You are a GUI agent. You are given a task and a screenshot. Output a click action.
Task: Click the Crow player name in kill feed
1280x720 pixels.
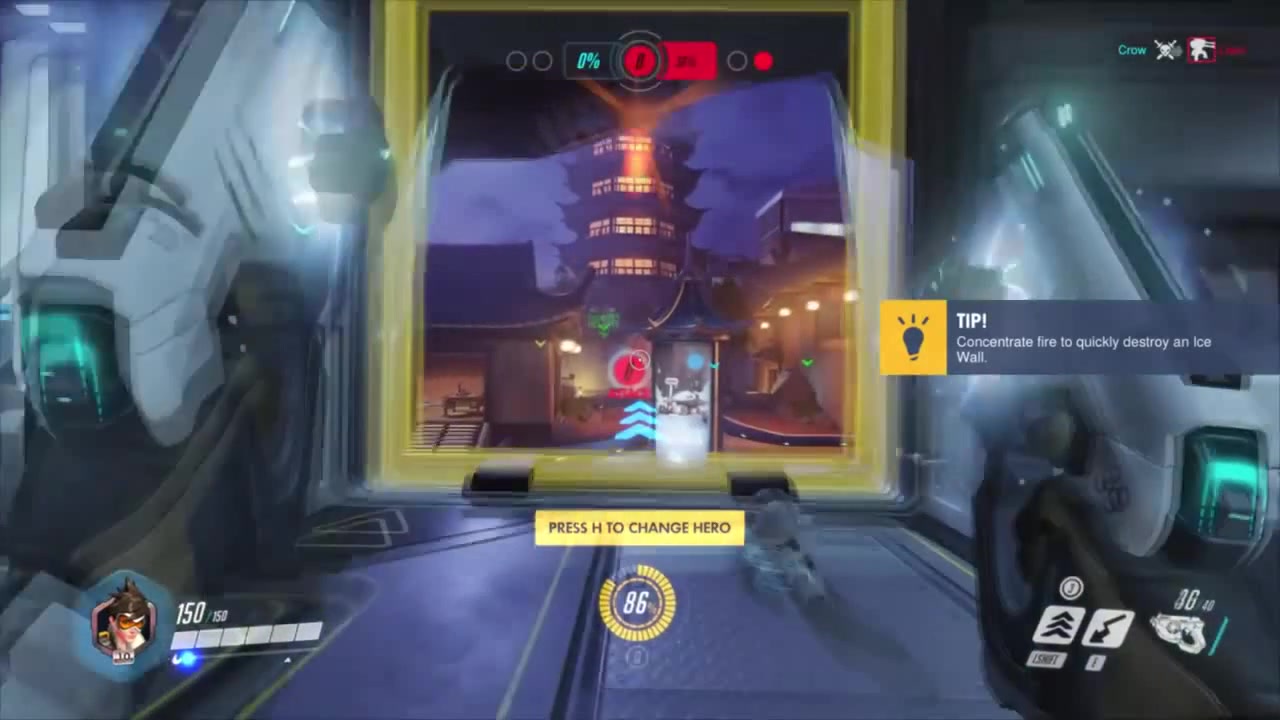point(1131,50)
